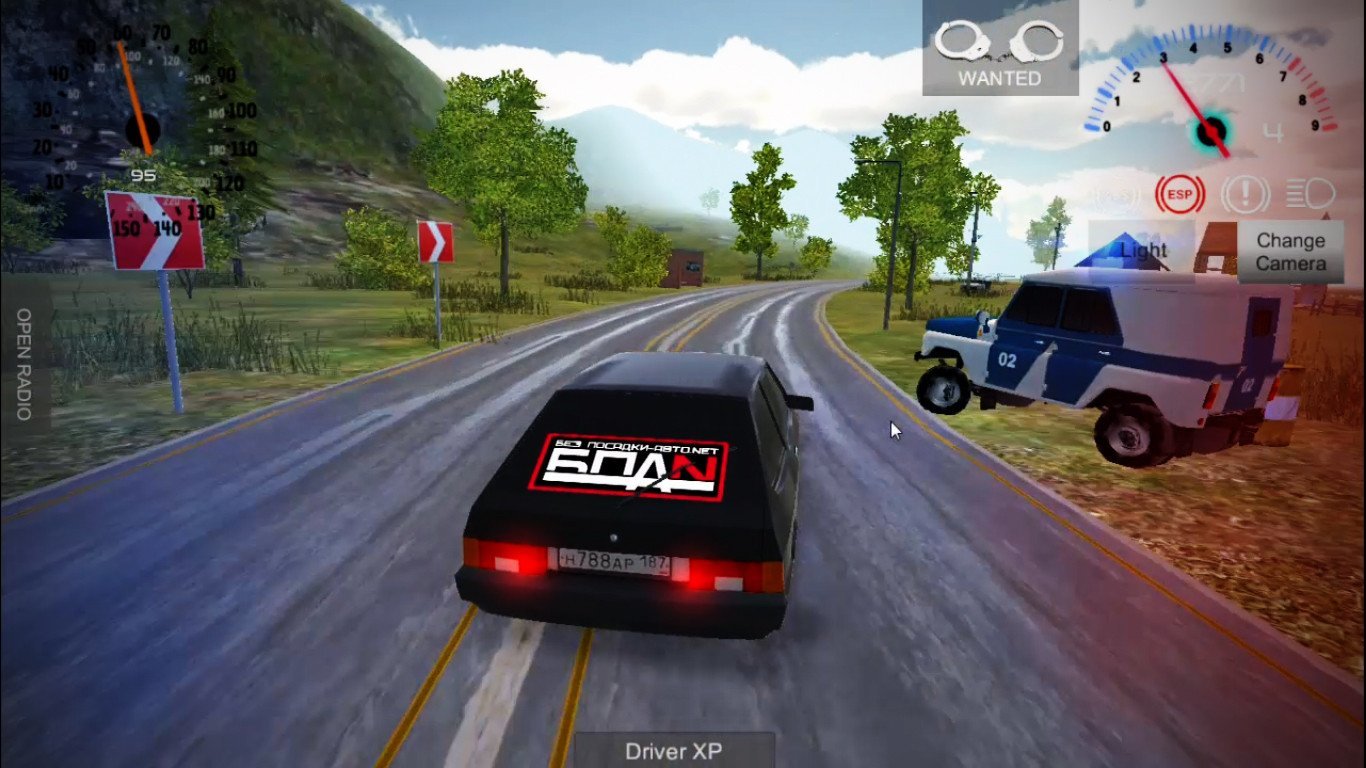This screenshot has height=768, width=1366.
Task: Open the radio side tab
Action: coord(24,364)
